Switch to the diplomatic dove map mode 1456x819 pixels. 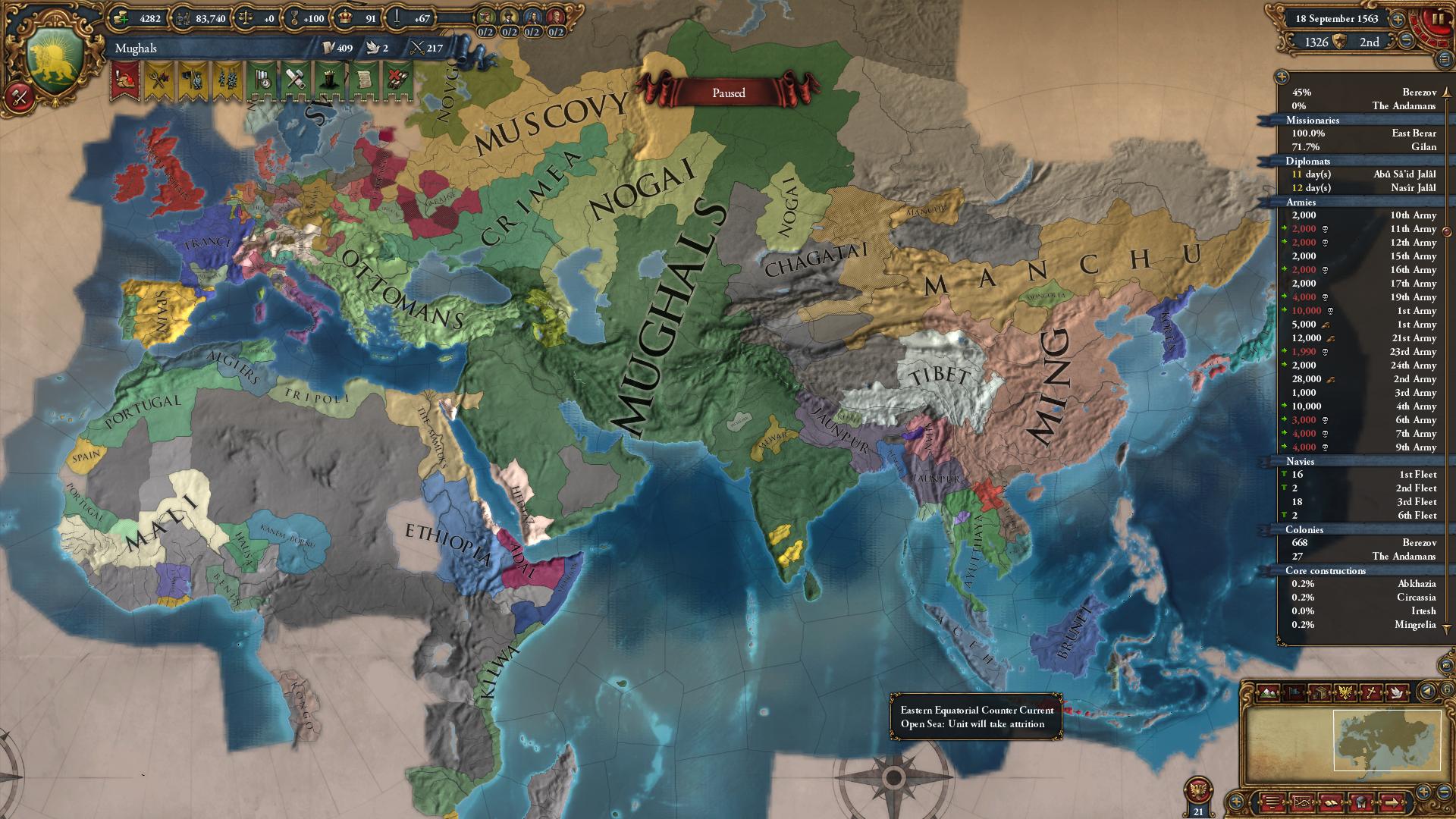1396,692
